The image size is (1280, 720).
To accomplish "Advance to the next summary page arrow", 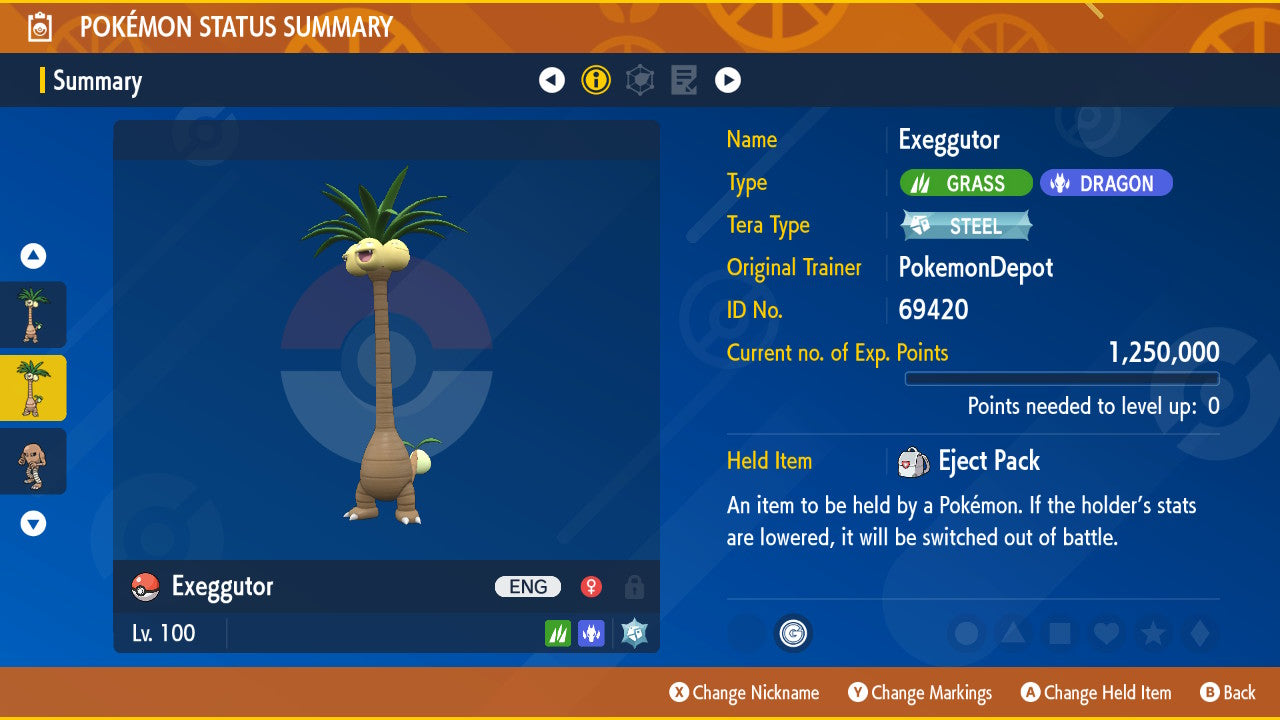I will click(728, 80).
